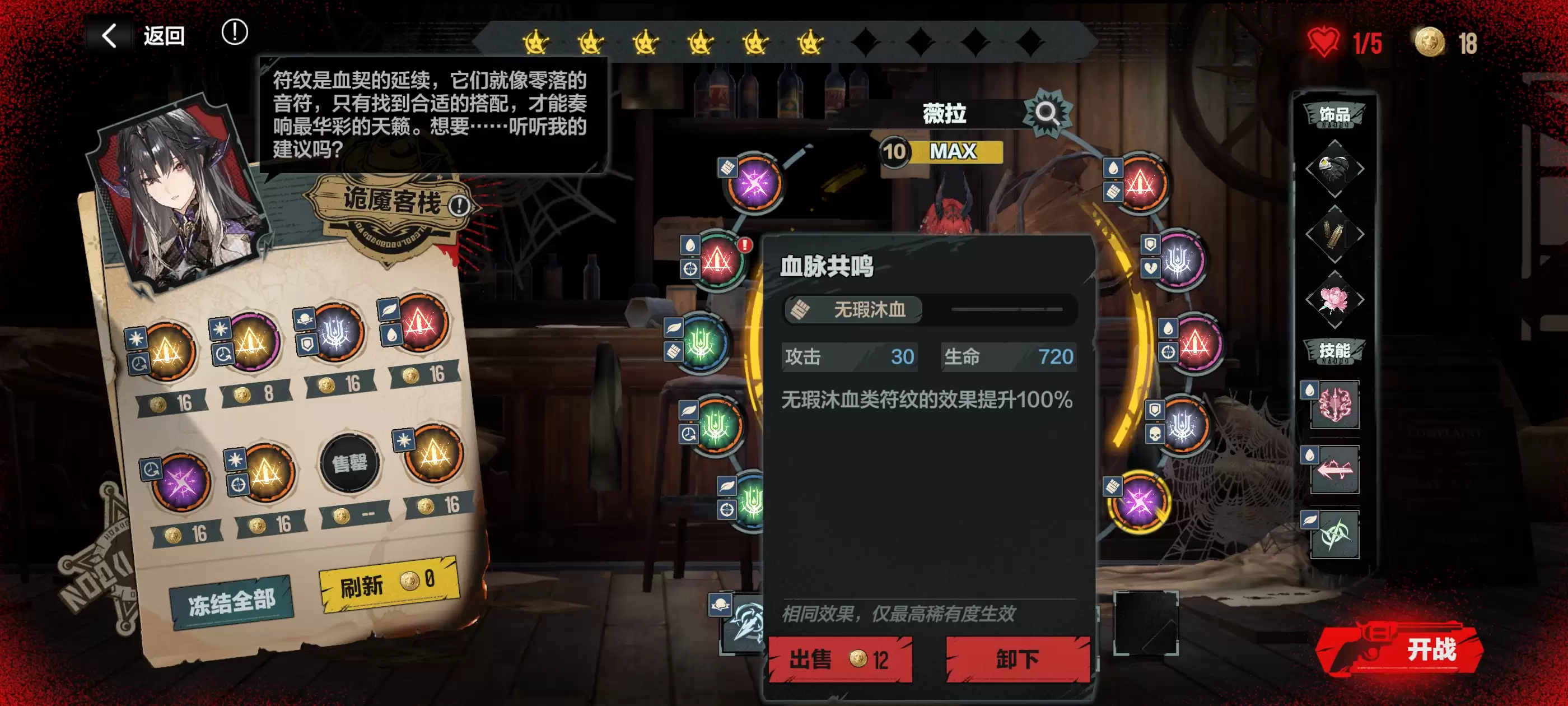Select the eagle accessory slot

click(1334, 169)
